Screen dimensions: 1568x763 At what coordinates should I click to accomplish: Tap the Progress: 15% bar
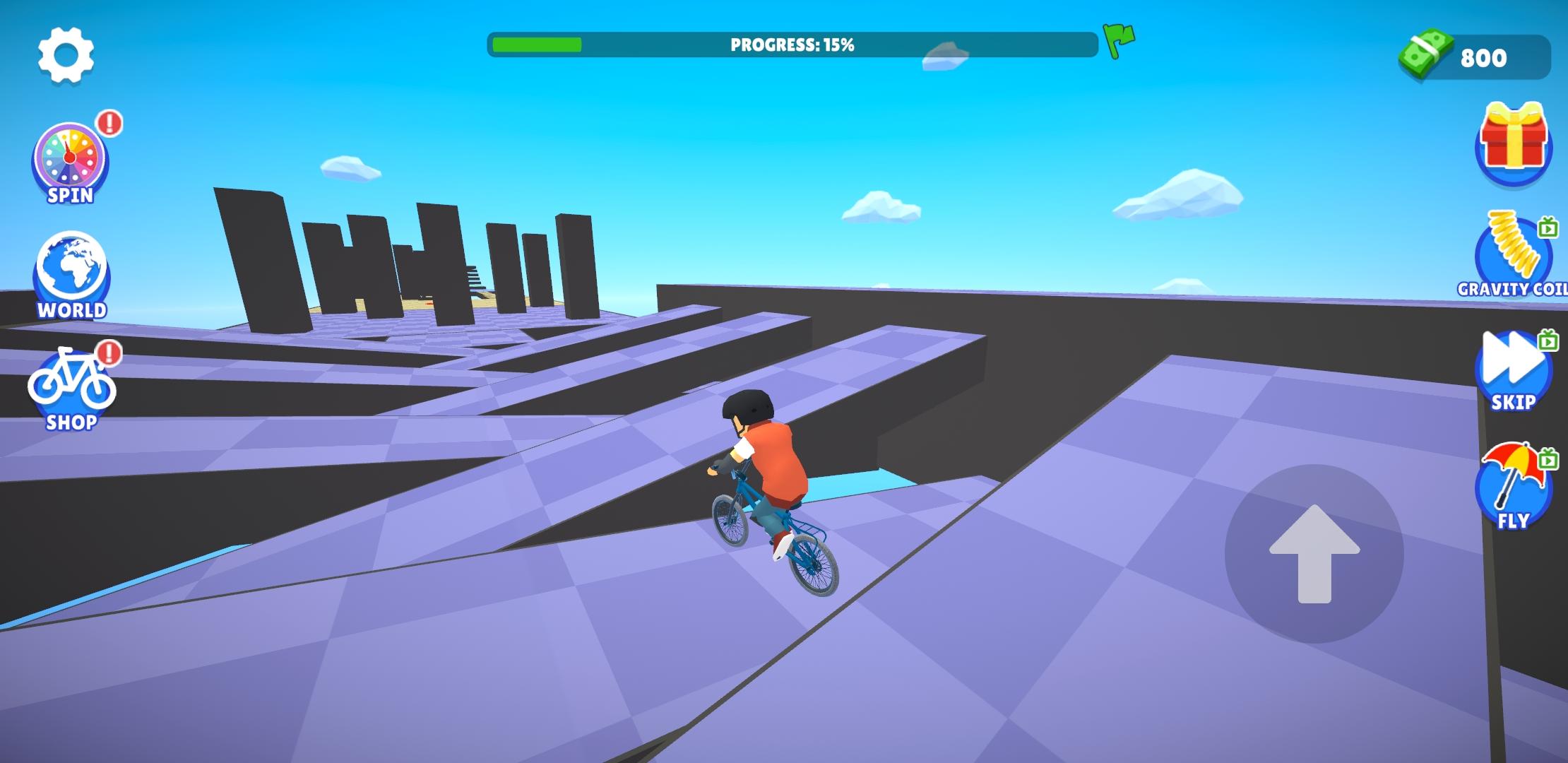click(x=791, y=44)
